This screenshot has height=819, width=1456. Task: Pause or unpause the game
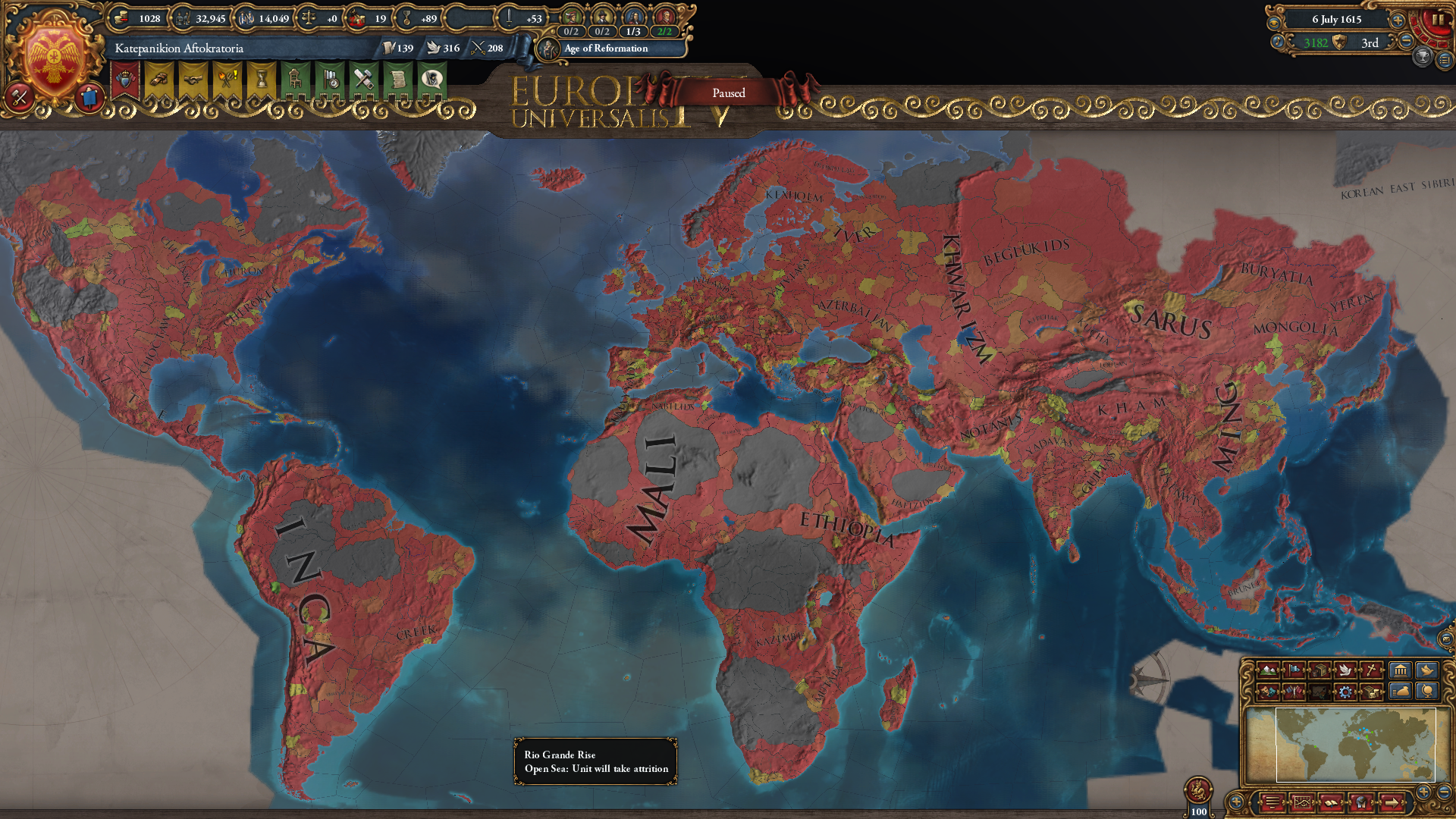pyautogui.click(x=1439, y=18)
